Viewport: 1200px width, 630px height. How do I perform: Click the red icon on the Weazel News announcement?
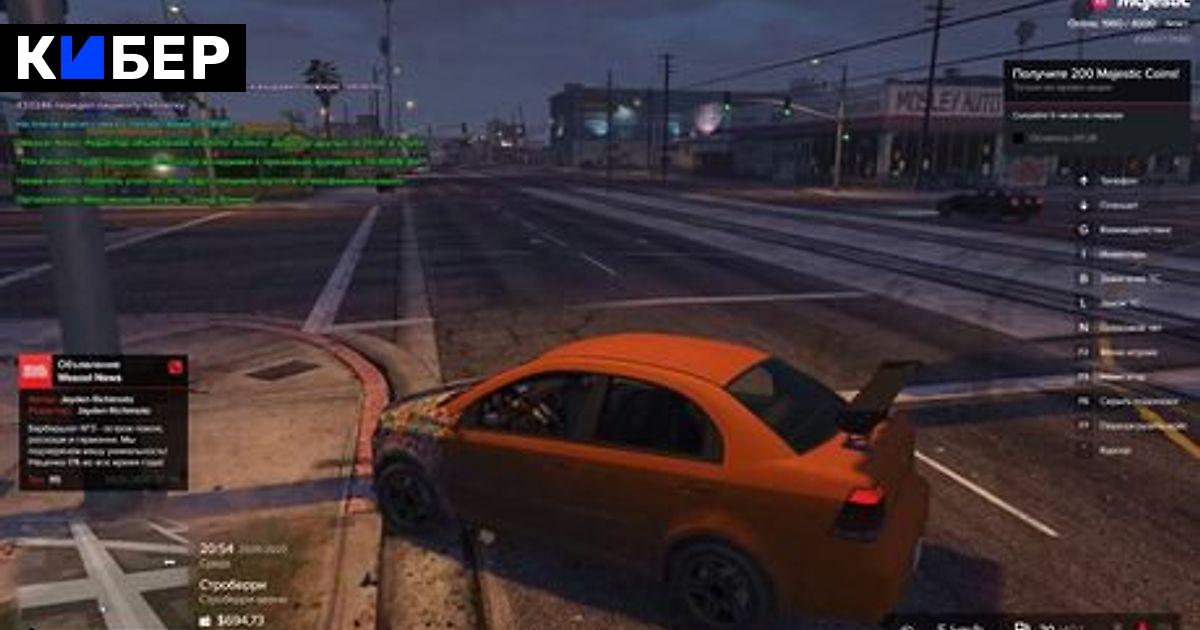[176, 367]
